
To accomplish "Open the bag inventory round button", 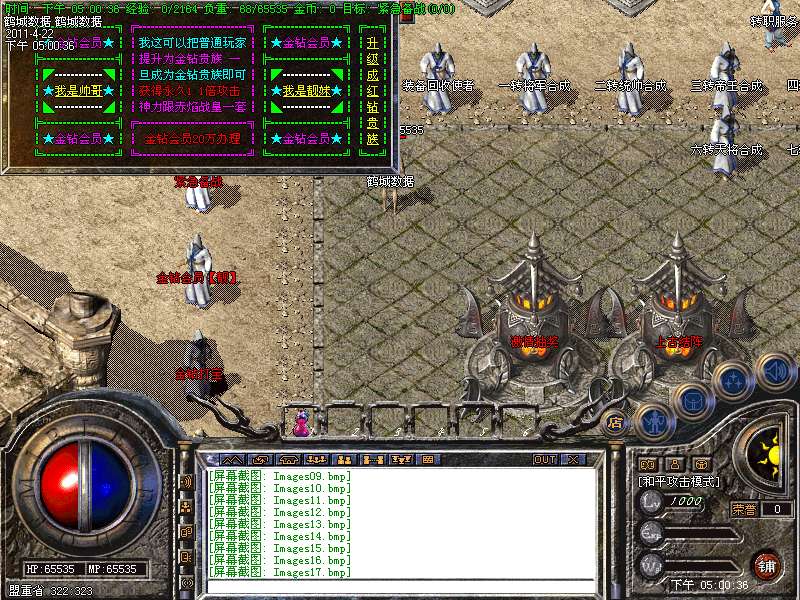I will pos(693,399).
